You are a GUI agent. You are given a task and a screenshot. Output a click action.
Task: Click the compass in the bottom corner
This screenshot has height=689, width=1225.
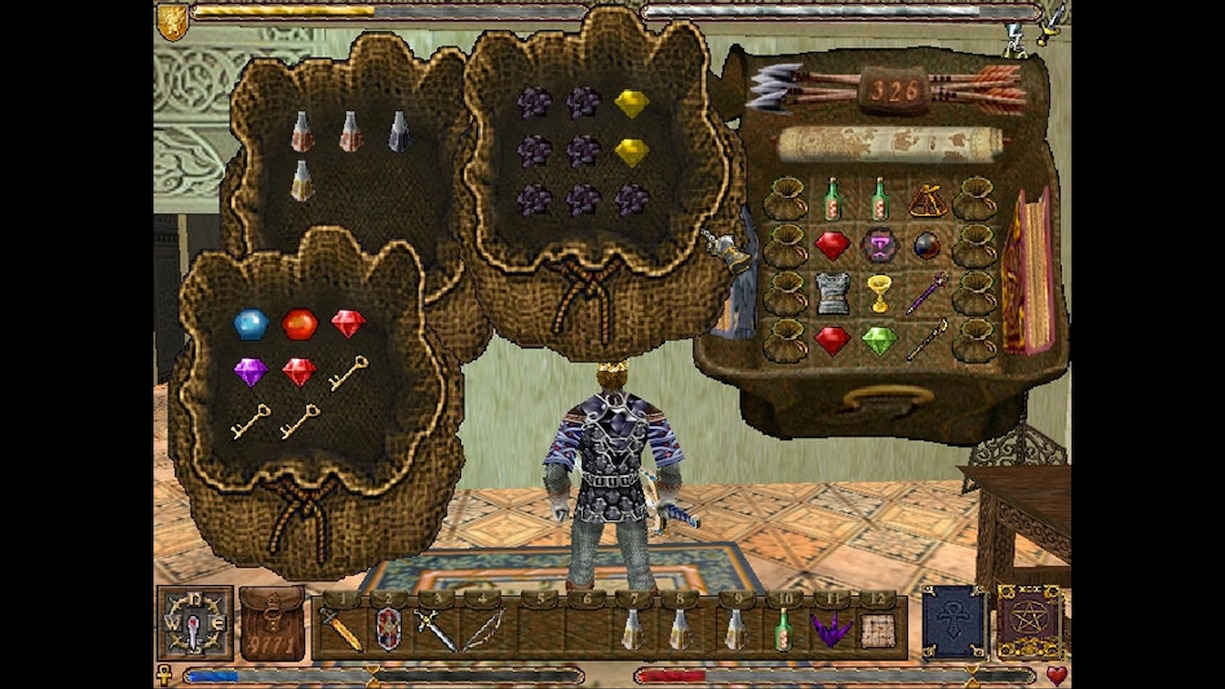[195, 623]
